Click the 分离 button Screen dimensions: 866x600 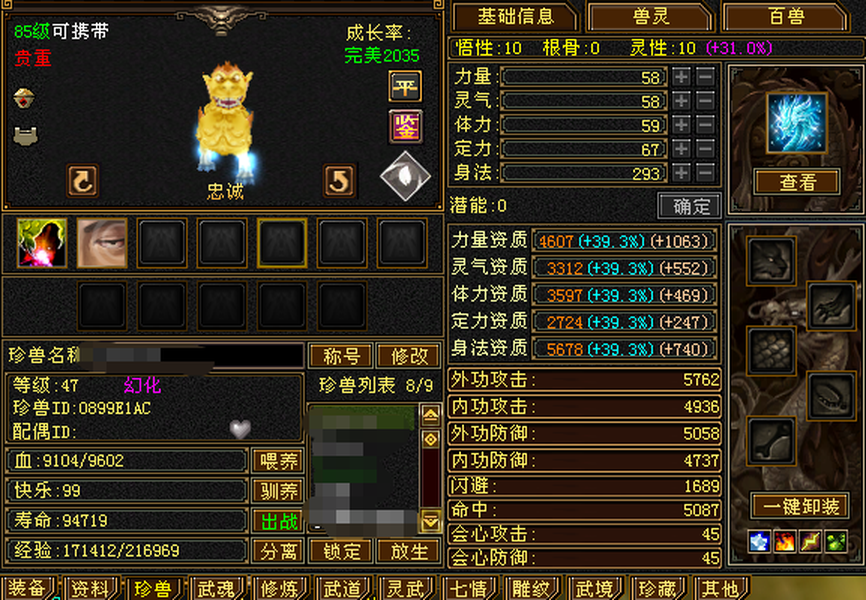pyautogui.click(x=277, y=551)
